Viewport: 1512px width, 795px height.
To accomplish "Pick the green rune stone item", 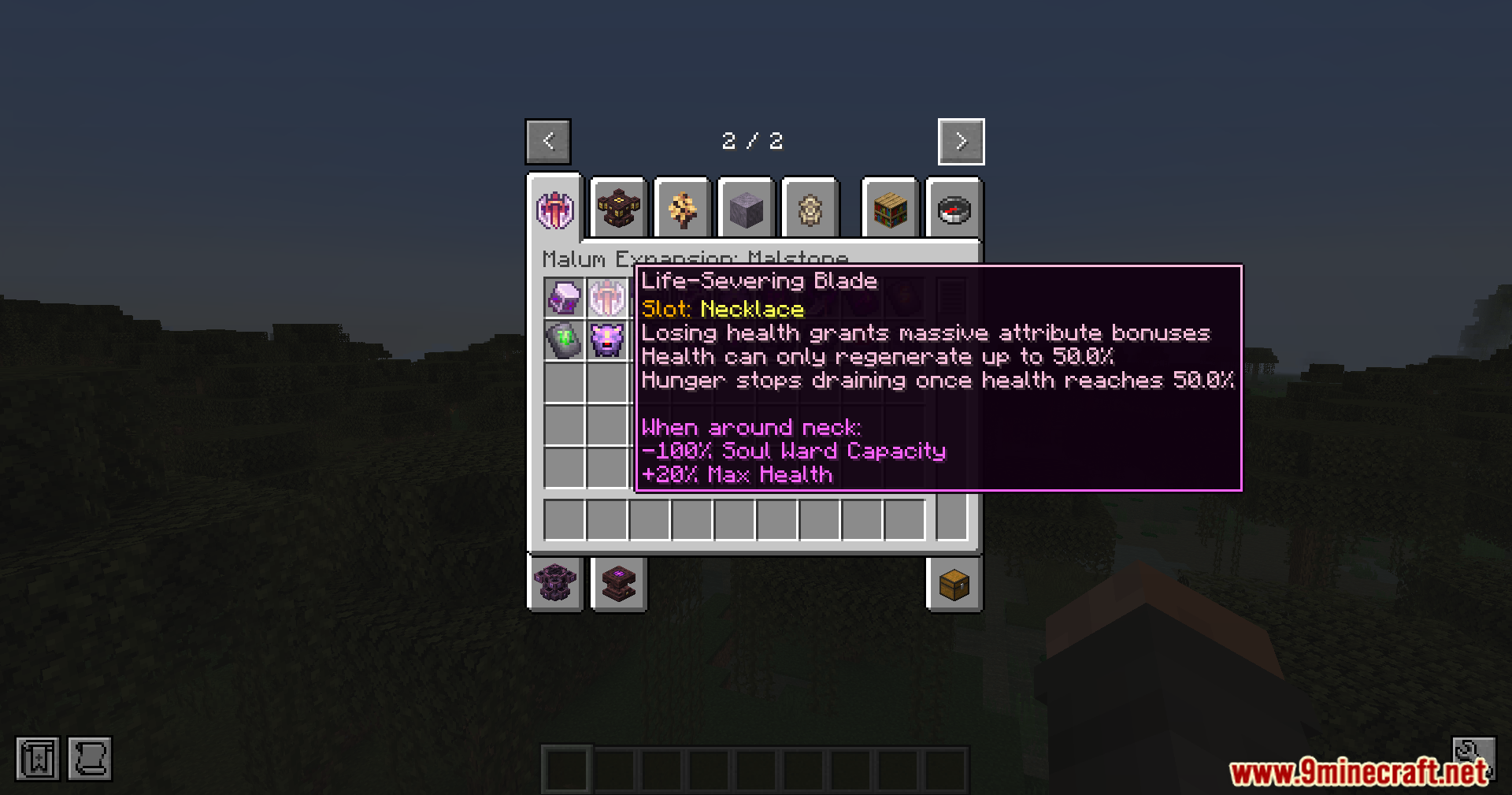I will tap(565, 340).
